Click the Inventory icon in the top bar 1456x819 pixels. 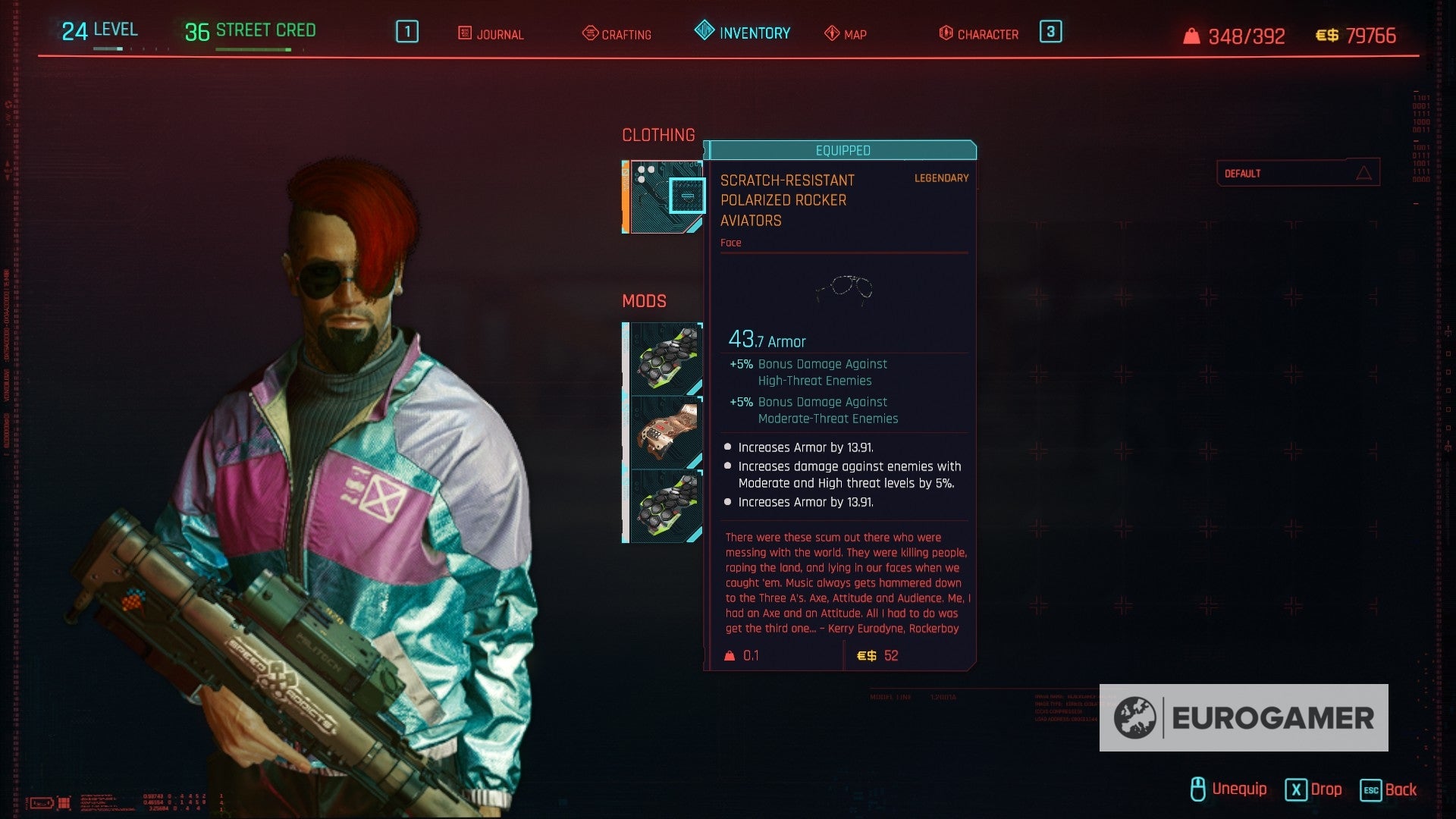click(x=704, y=32)
